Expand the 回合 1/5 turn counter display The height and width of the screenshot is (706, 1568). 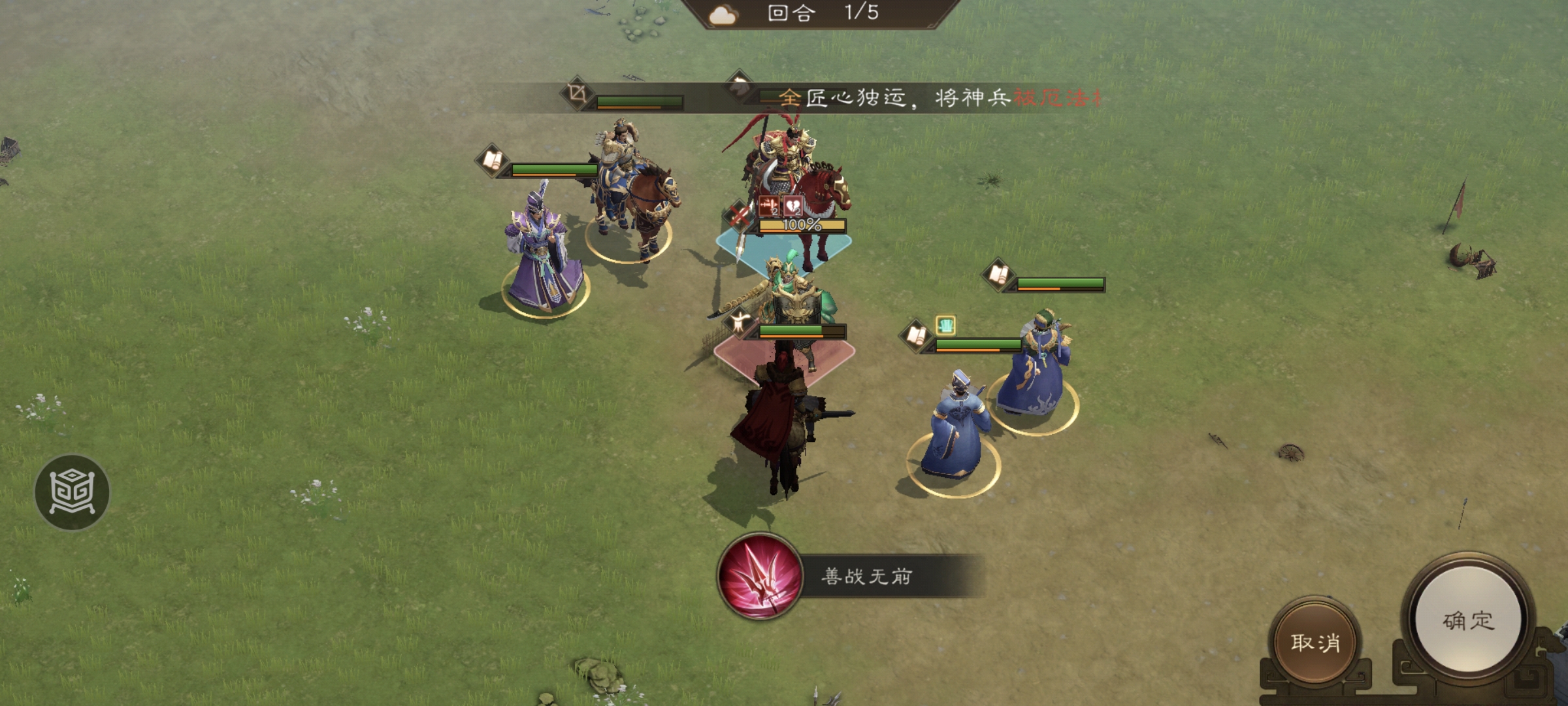[817, 14]
